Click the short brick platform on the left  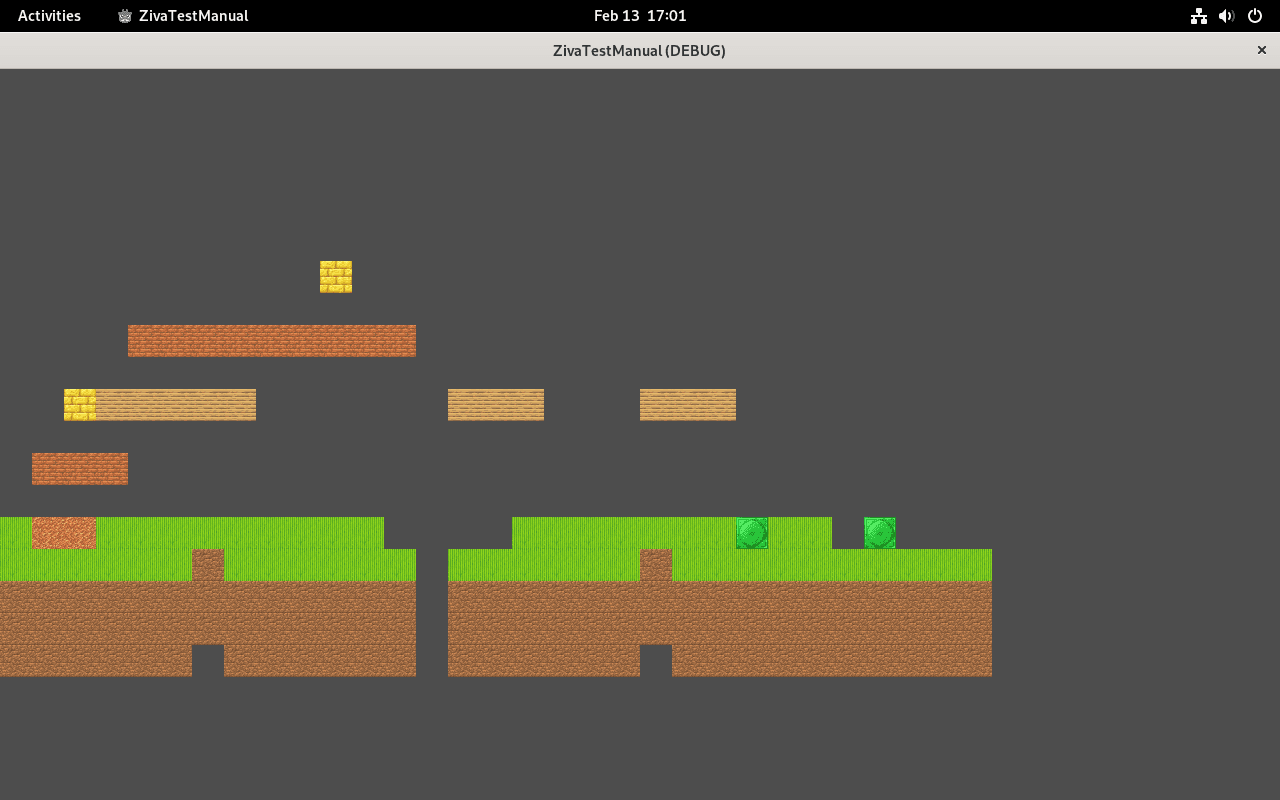[79, 468]
